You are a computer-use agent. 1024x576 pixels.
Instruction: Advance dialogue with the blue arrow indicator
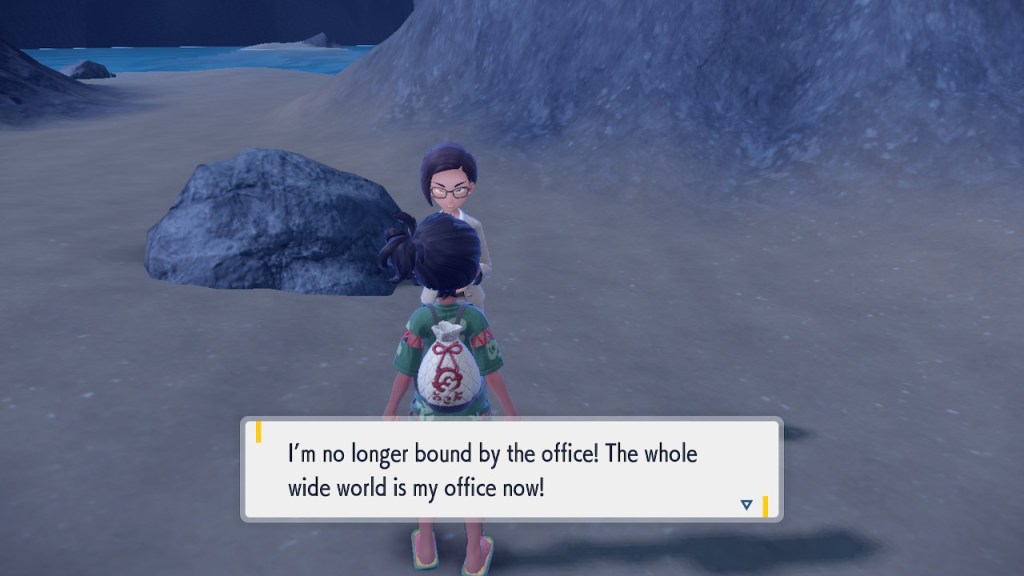point(746,505)
